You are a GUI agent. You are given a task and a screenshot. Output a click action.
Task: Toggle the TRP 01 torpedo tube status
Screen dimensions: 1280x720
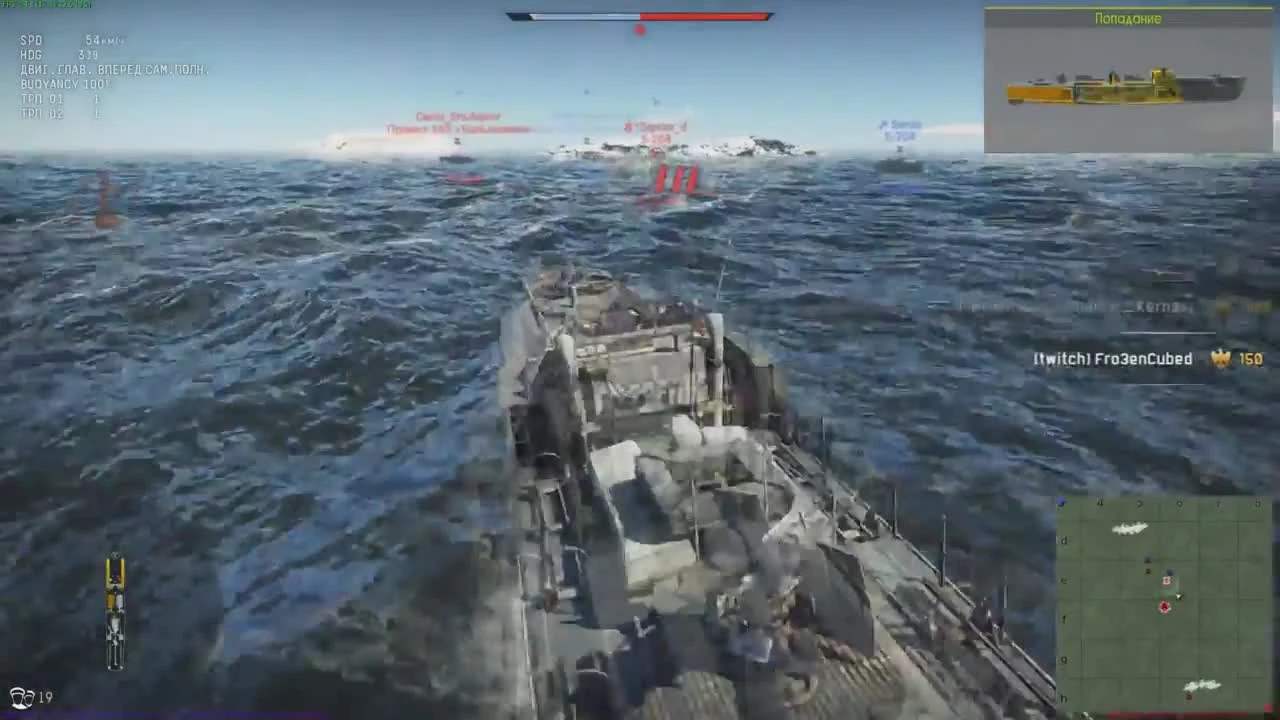55,99
